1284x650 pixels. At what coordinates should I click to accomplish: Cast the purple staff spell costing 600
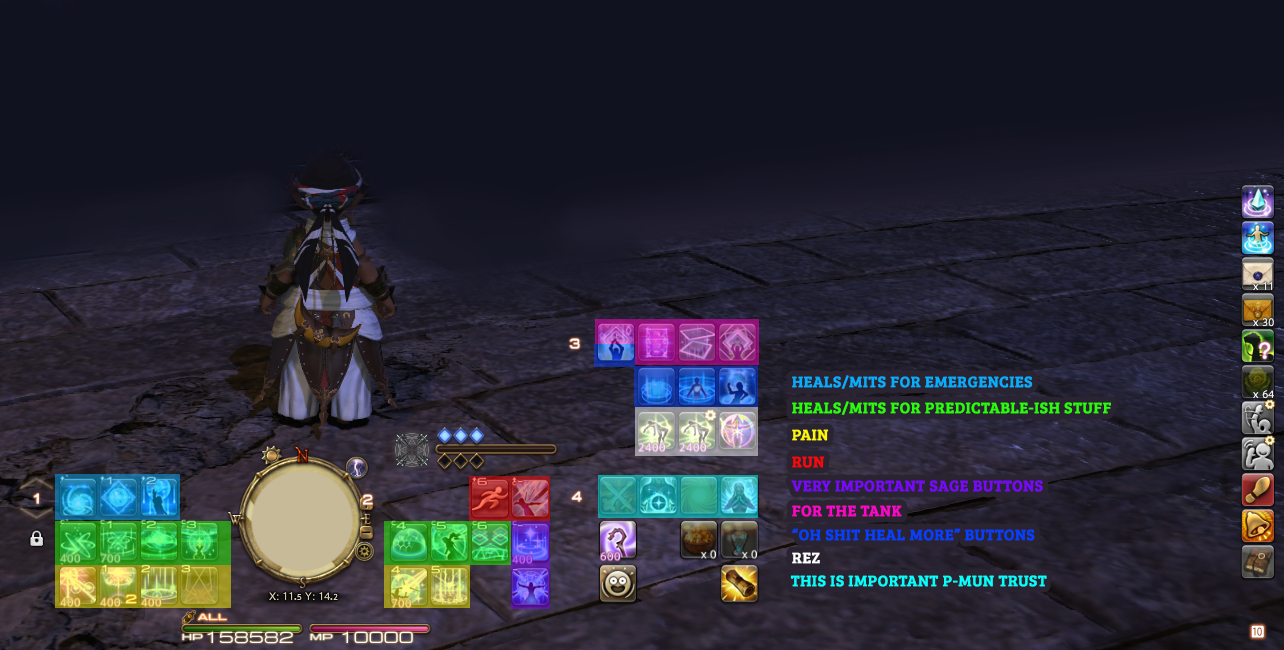pyautogui.click(x=618, y=540)
